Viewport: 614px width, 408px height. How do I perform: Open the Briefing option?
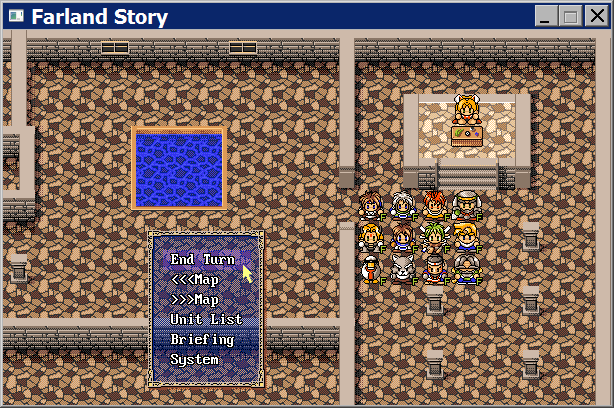click(x=202, y=340)
